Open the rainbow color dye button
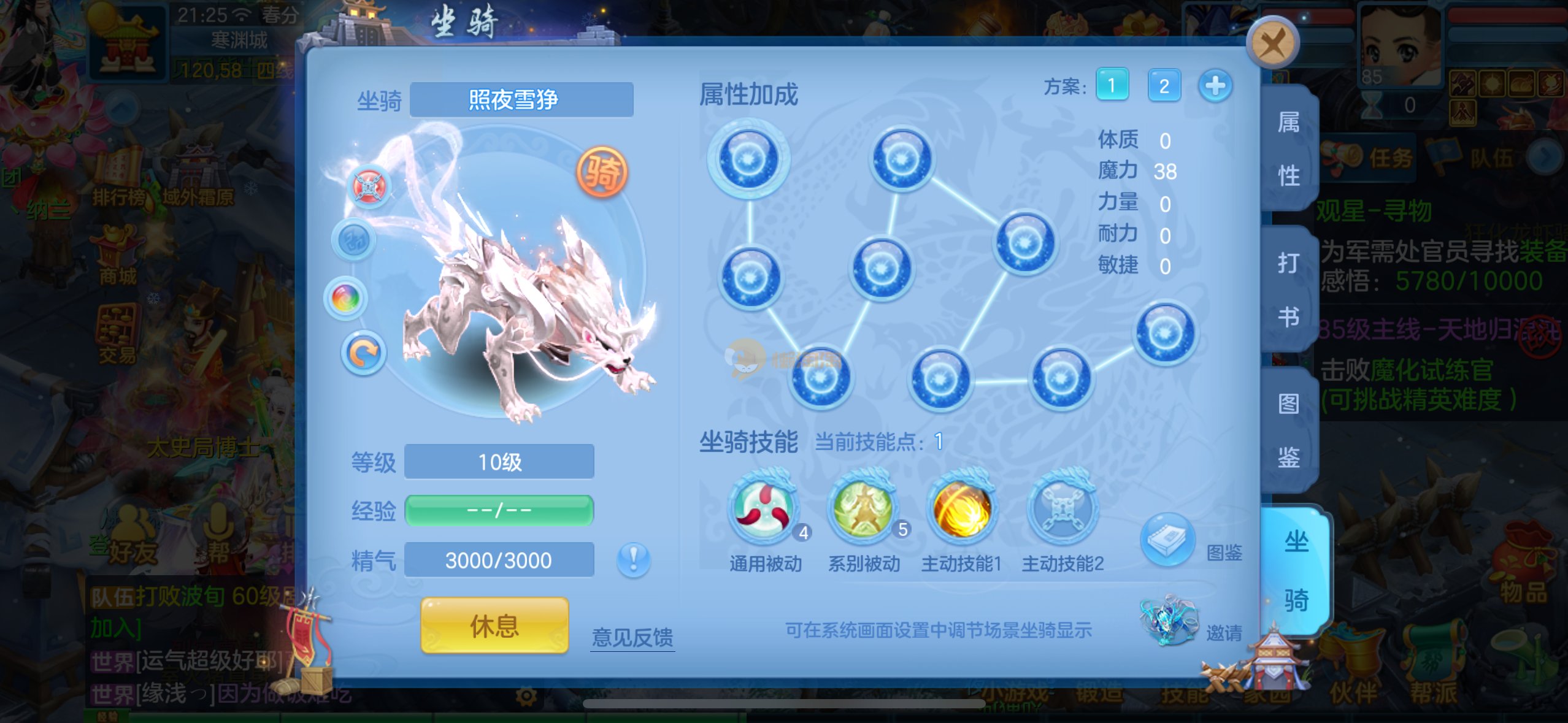This screenshot has width=1568, height=723. 345,299
